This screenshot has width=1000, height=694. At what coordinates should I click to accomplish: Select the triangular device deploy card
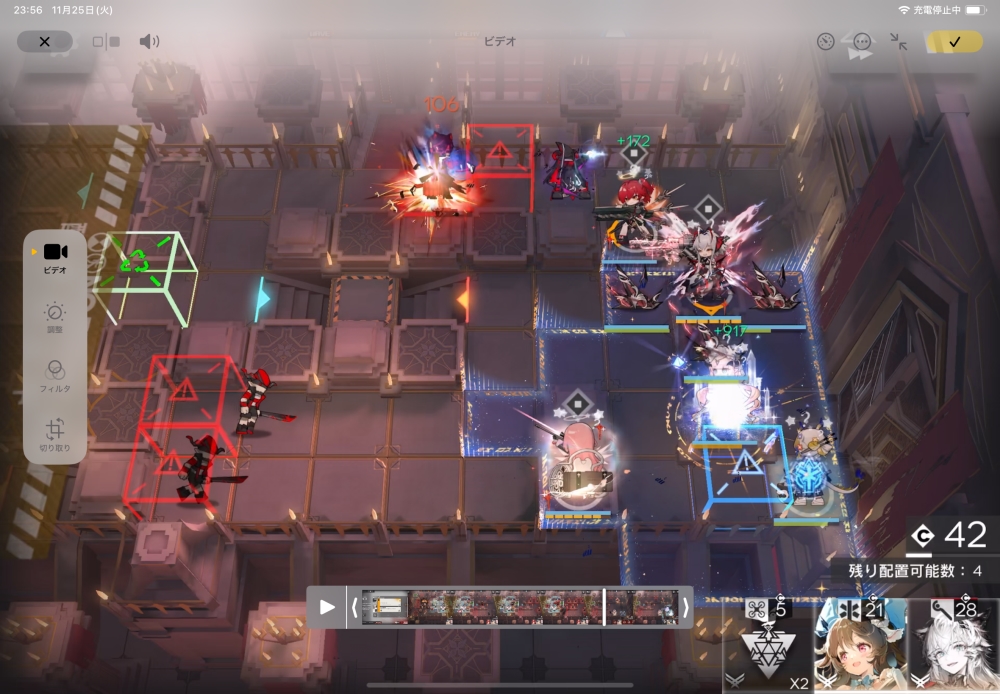point(768,648)
